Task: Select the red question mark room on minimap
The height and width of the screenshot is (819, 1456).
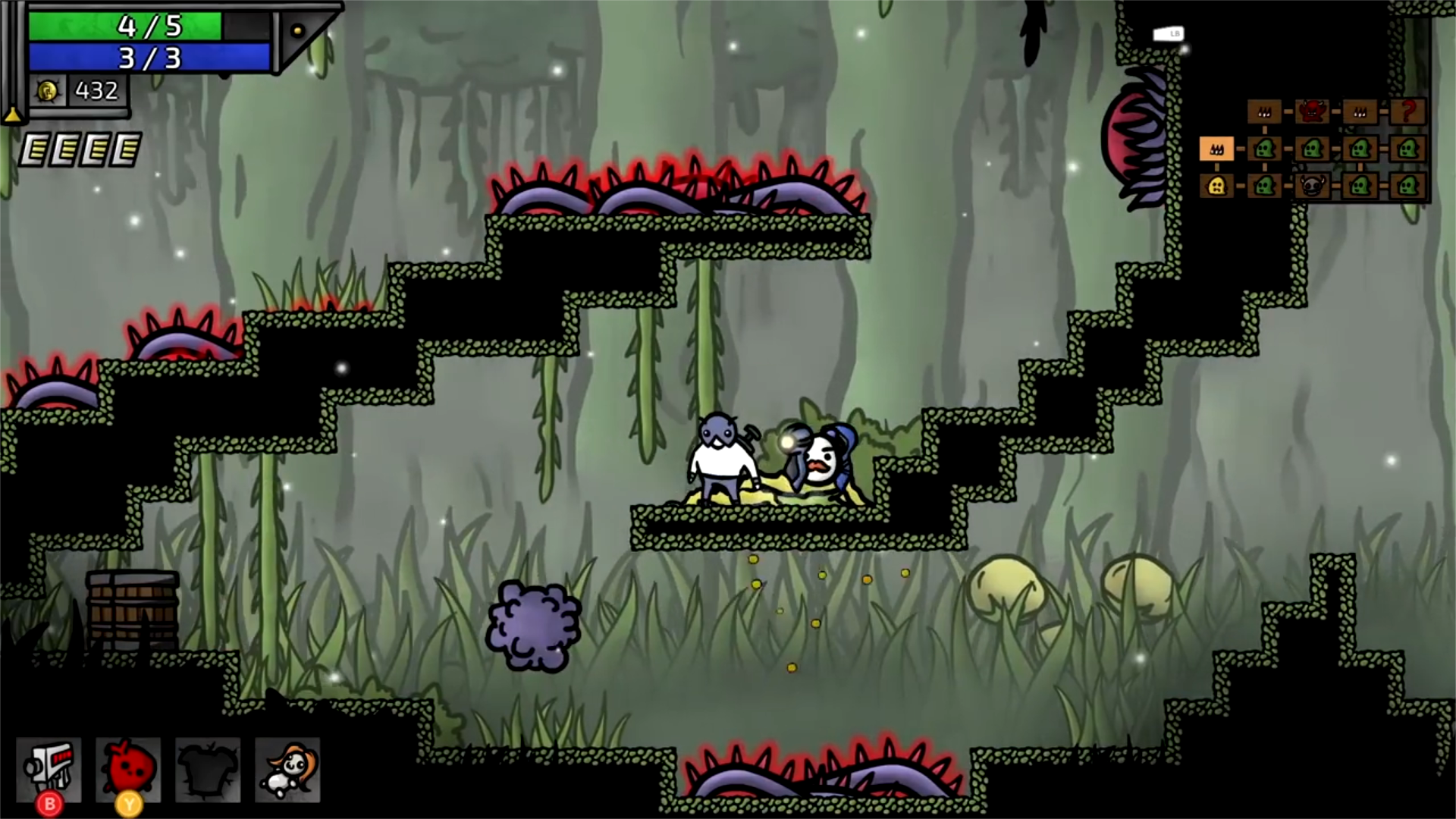Action: pyautogui.click(x=1407, y=111)
